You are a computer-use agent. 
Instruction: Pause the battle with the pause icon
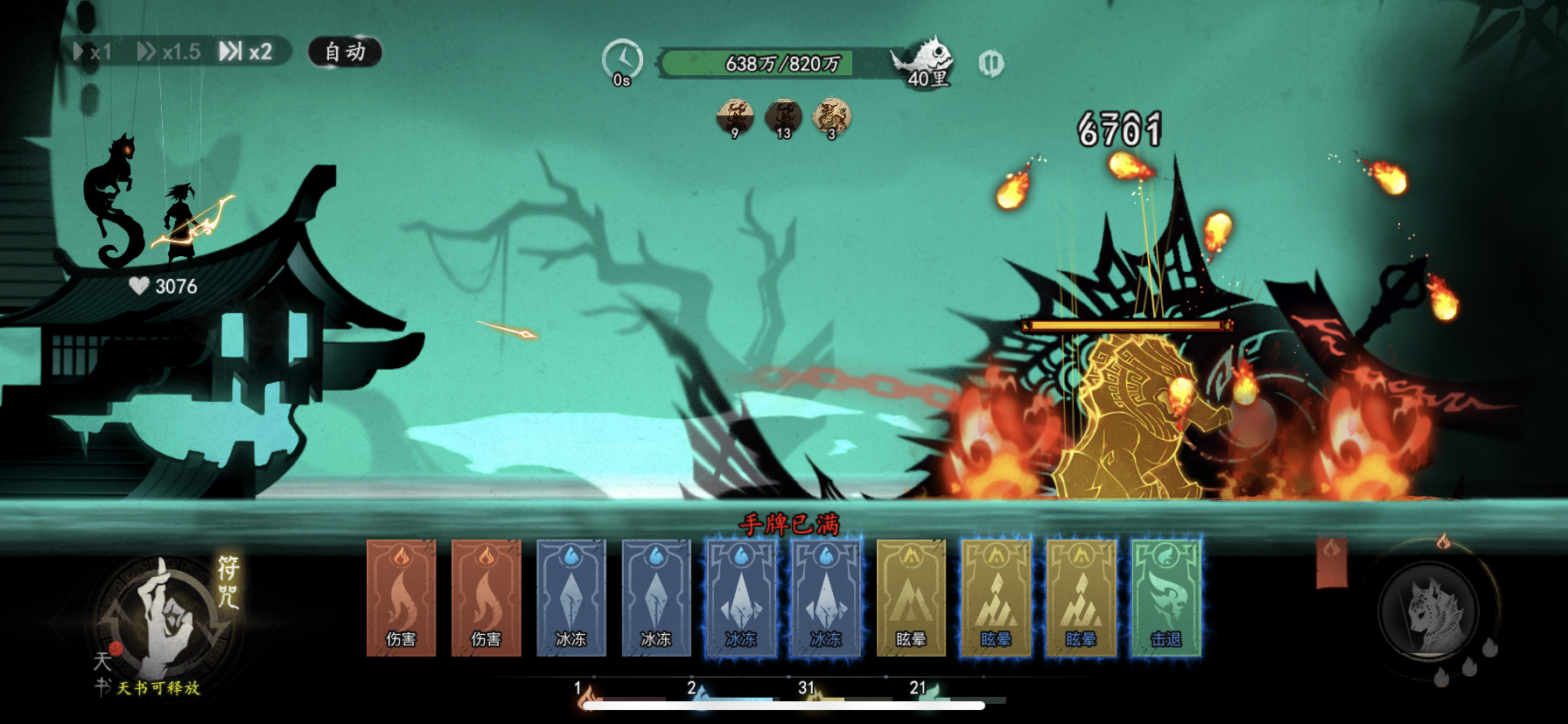990,63
